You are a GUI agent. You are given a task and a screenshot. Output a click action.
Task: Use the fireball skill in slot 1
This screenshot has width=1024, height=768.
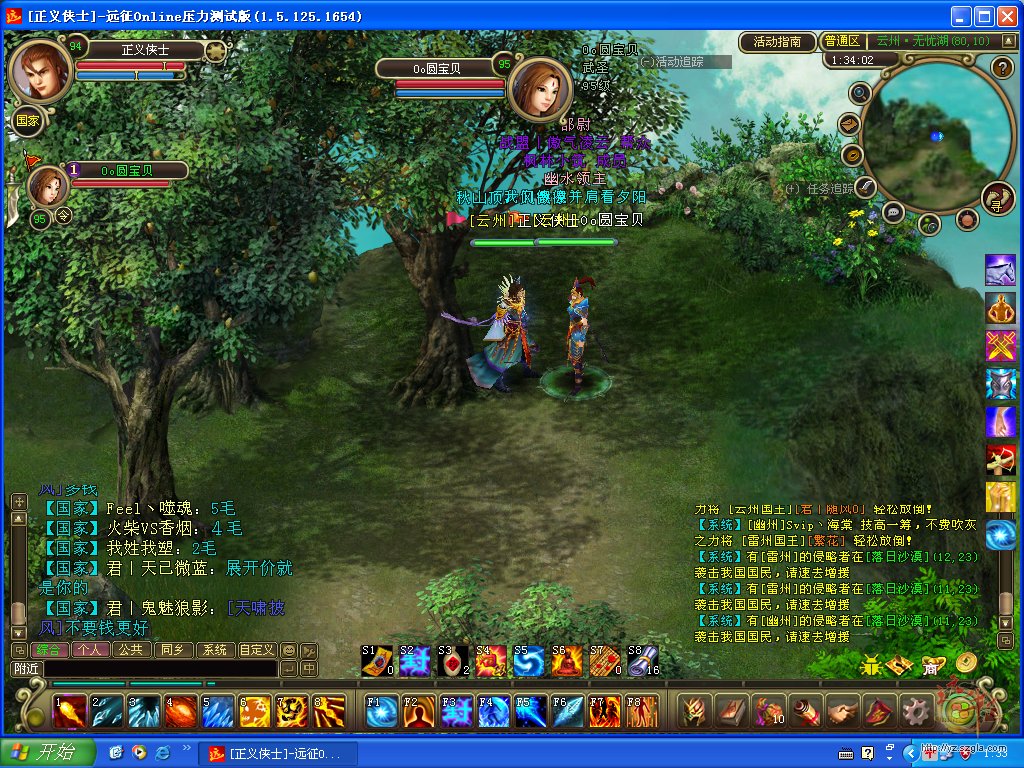(x=69, y=711)
